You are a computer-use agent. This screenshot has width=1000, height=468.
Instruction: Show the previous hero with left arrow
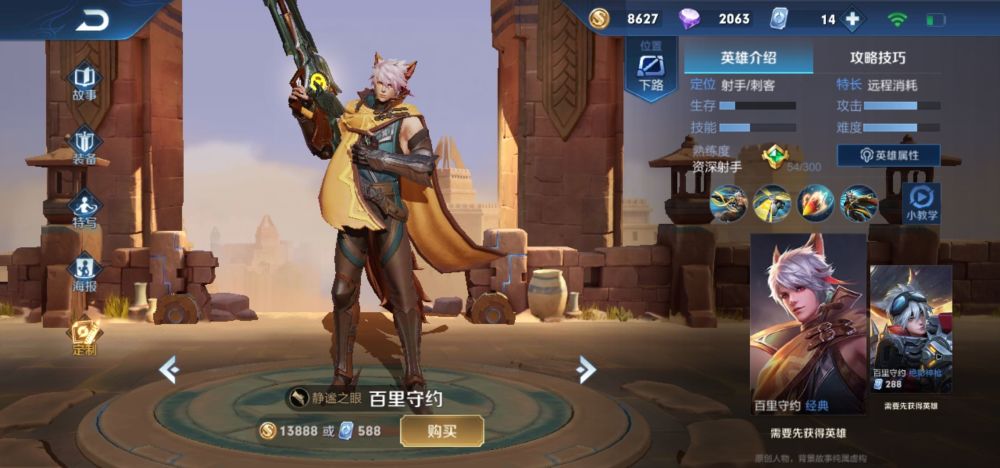(170, 370)
